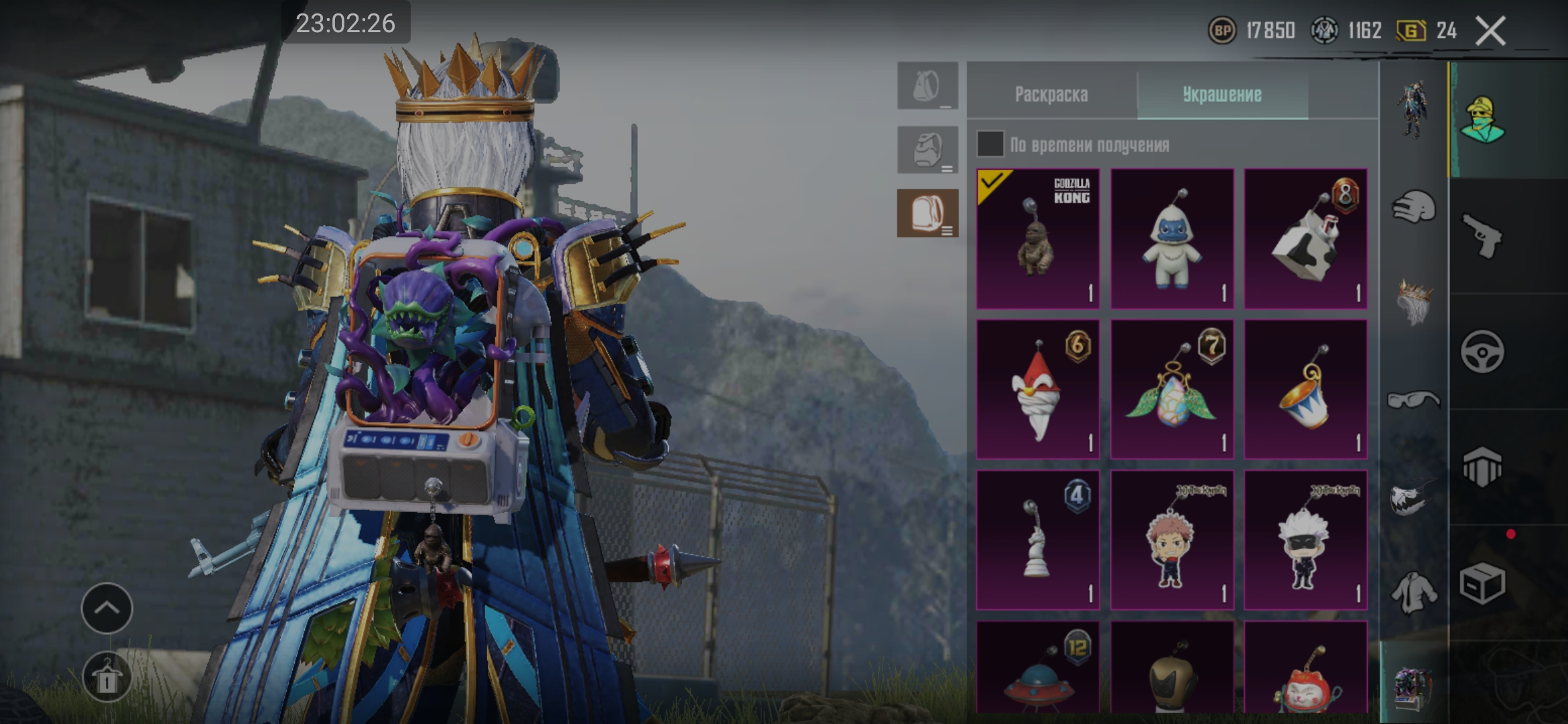The width and height of the screenshot is (1568, 724).
Task: Click the round up-arrow expand button
Action: (107, 608)
